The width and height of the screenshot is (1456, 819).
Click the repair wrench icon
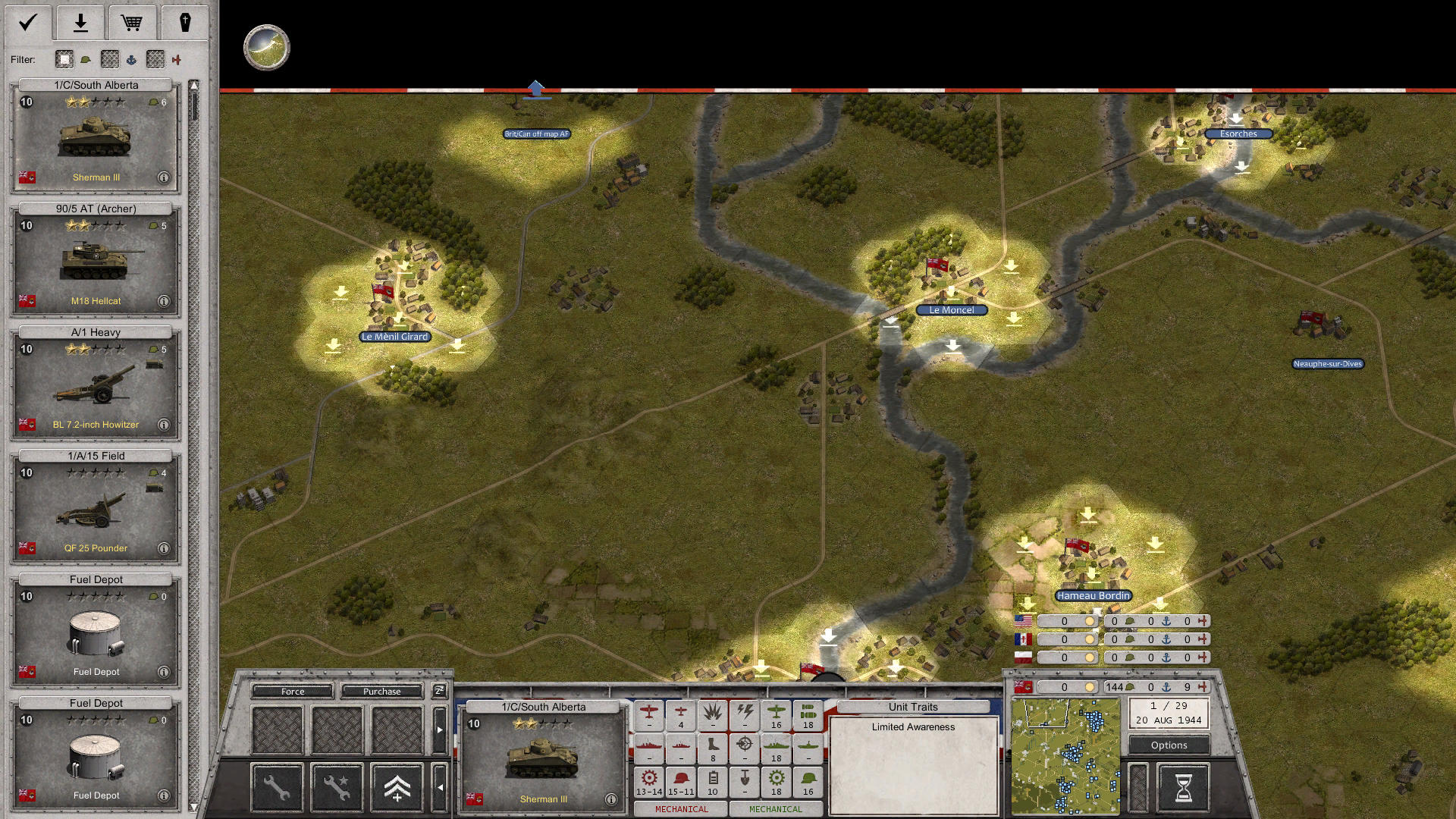[x=276, y=786]
